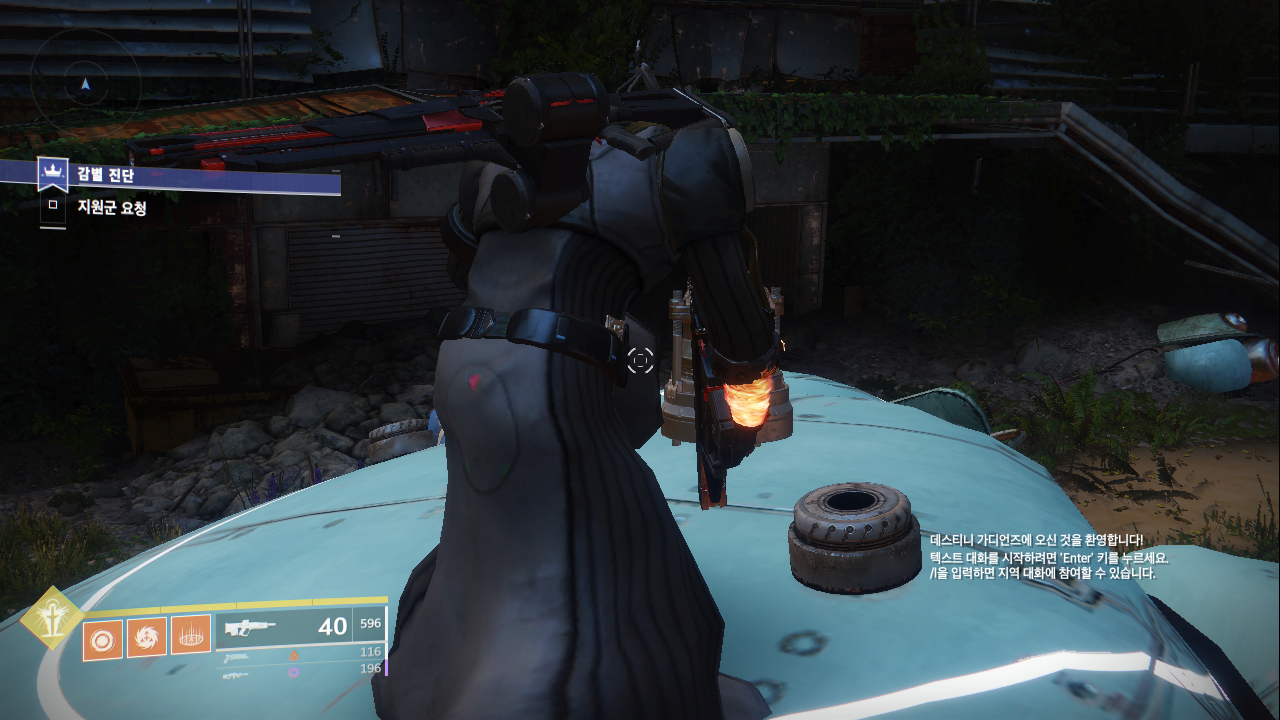Activate the golden Super ability diamond icon
Image resolution: width=1280 pixels, height=720 pixels.
pyautogui.click(x=52, y=620)
